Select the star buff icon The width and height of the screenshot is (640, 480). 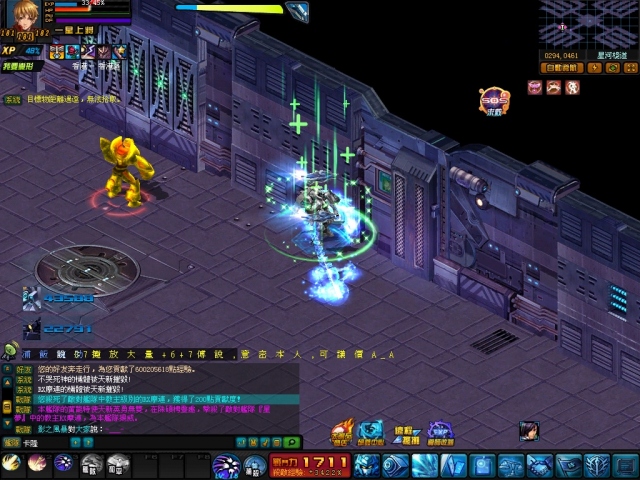119,51
